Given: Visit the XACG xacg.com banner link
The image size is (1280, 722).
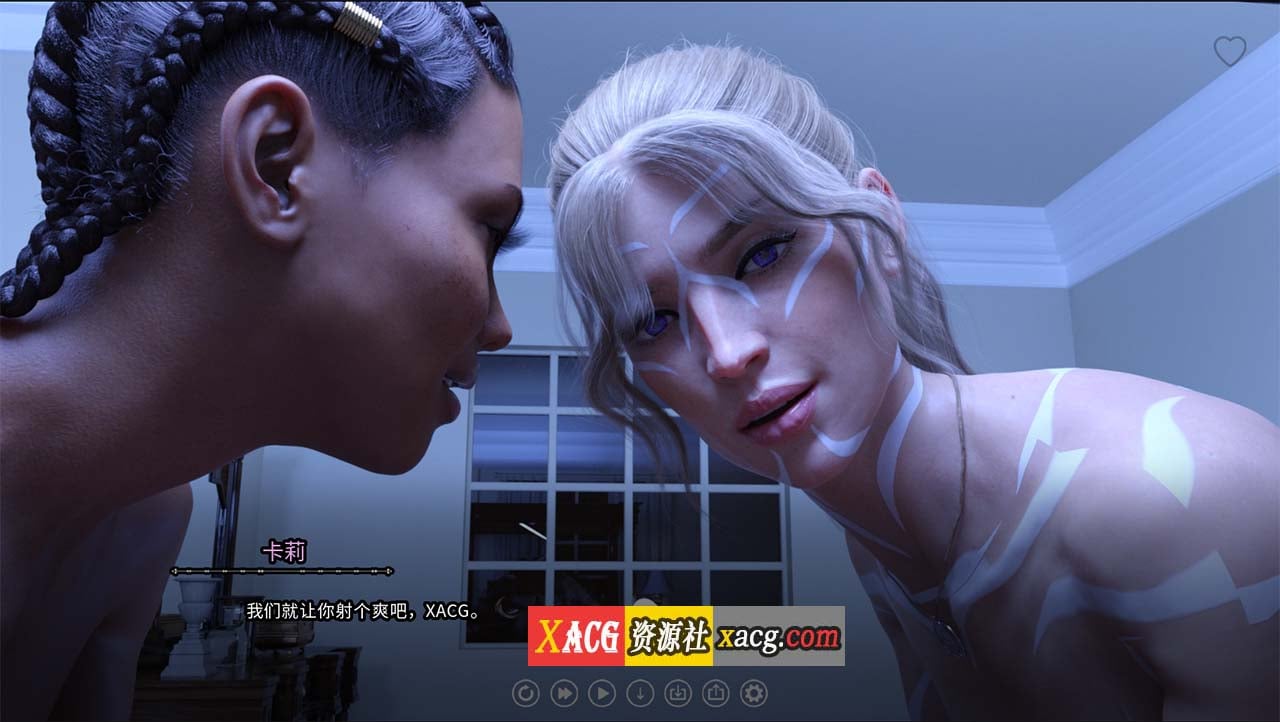Looking at the screenshot, I should coord(686,636).
